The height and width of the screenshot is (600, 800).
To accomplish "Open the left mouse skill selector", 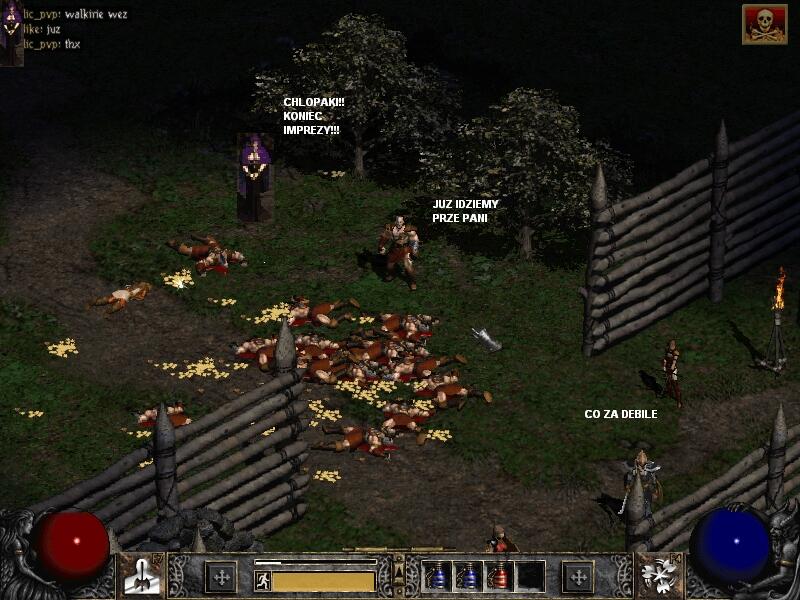I will (x=142, y=576).
